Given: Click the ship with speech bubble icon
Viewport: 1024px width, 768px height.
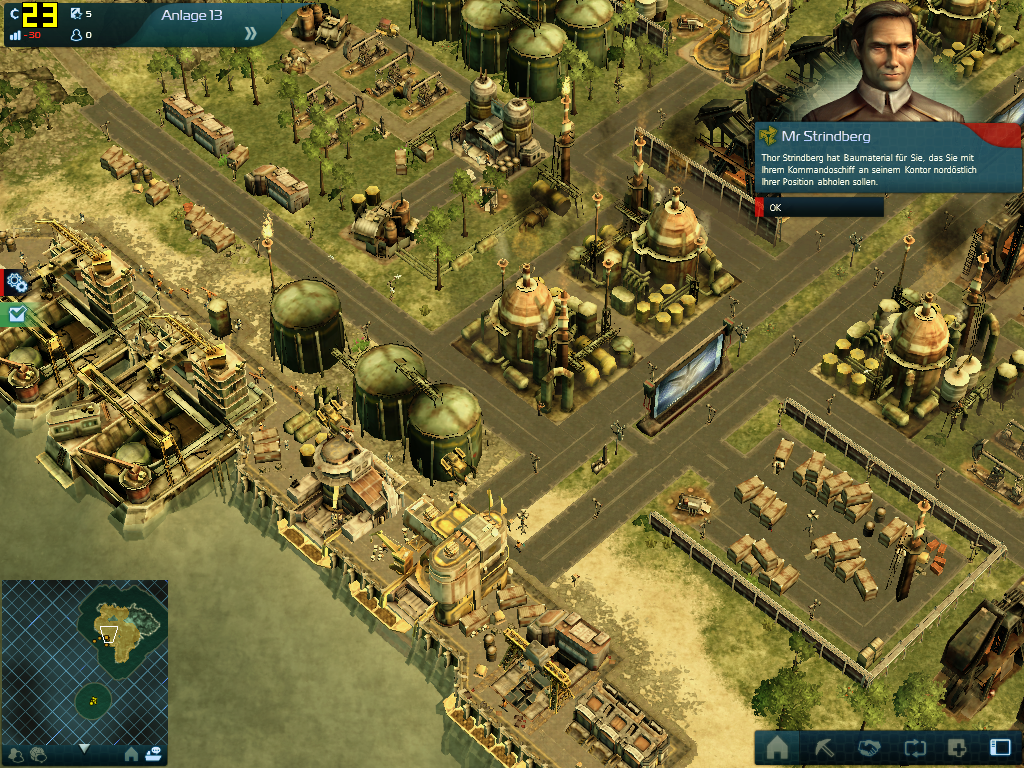Looking at the screenshot, I should tap(153, 753).
